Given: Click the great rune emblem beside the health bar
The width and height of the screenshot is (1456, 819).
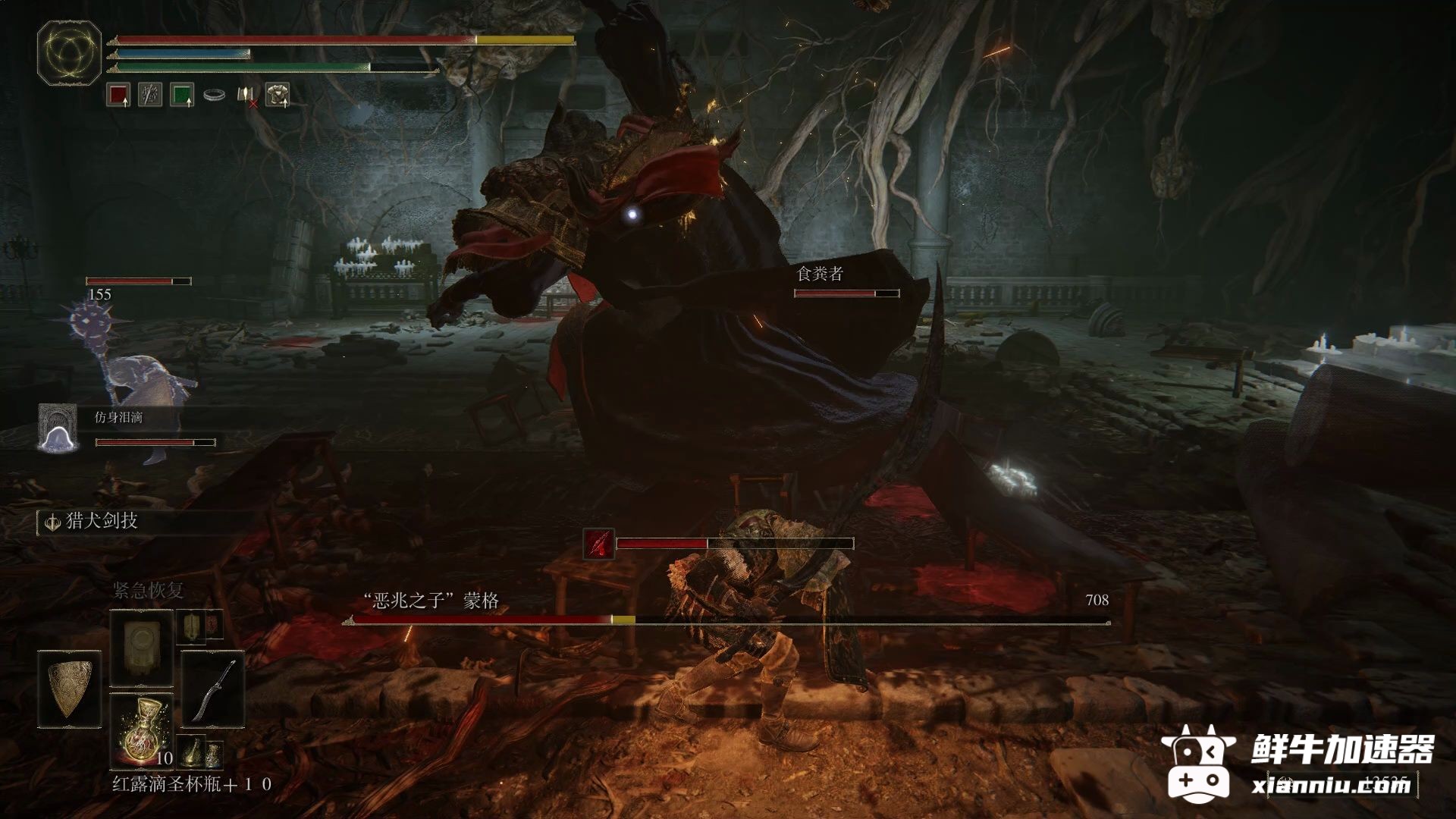Looking at the screenshot, I should pyautogui.click(x=69, y=52).
